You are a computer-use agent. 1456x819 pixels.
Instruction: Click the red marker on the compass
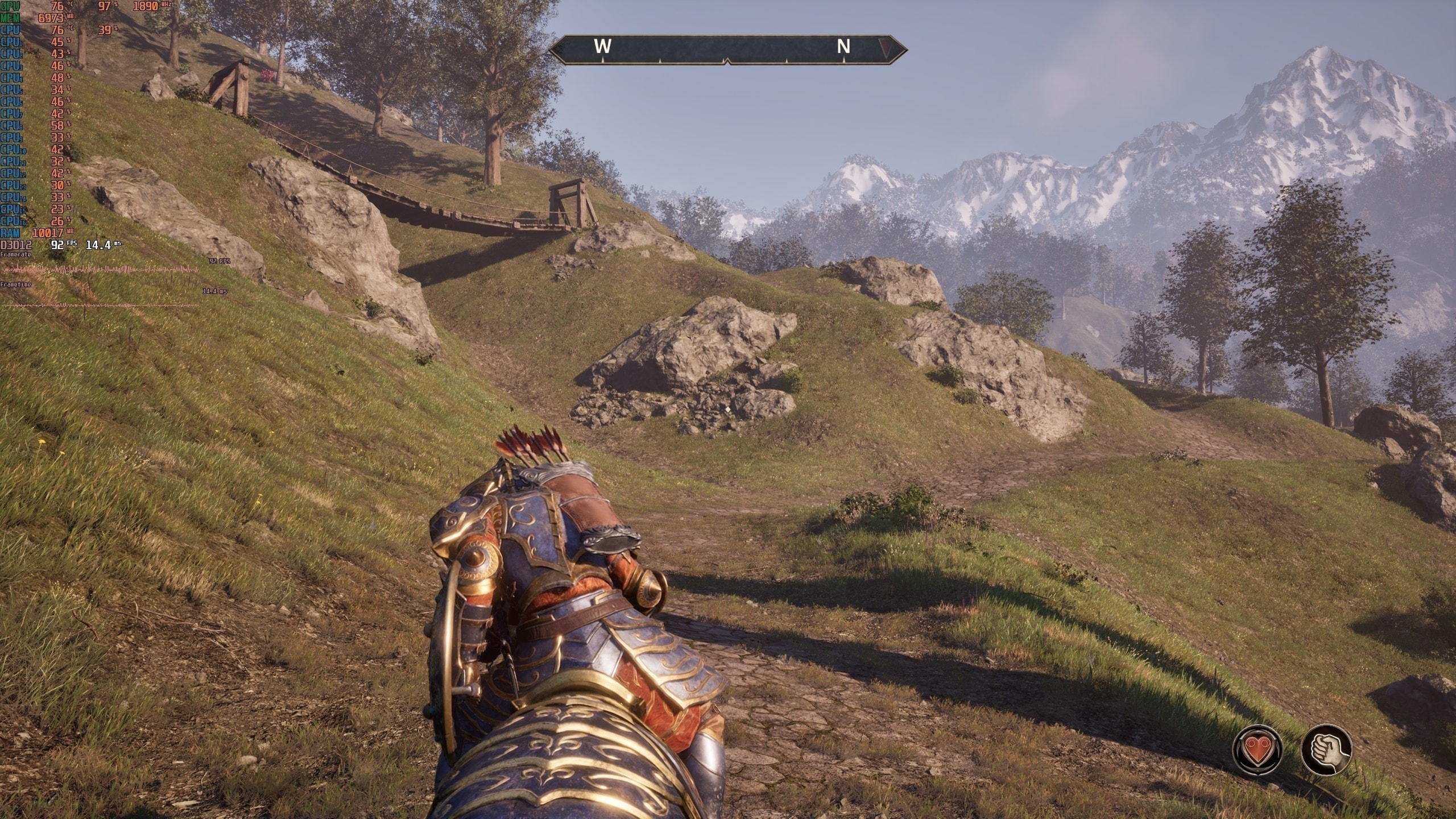pos(883,47)
